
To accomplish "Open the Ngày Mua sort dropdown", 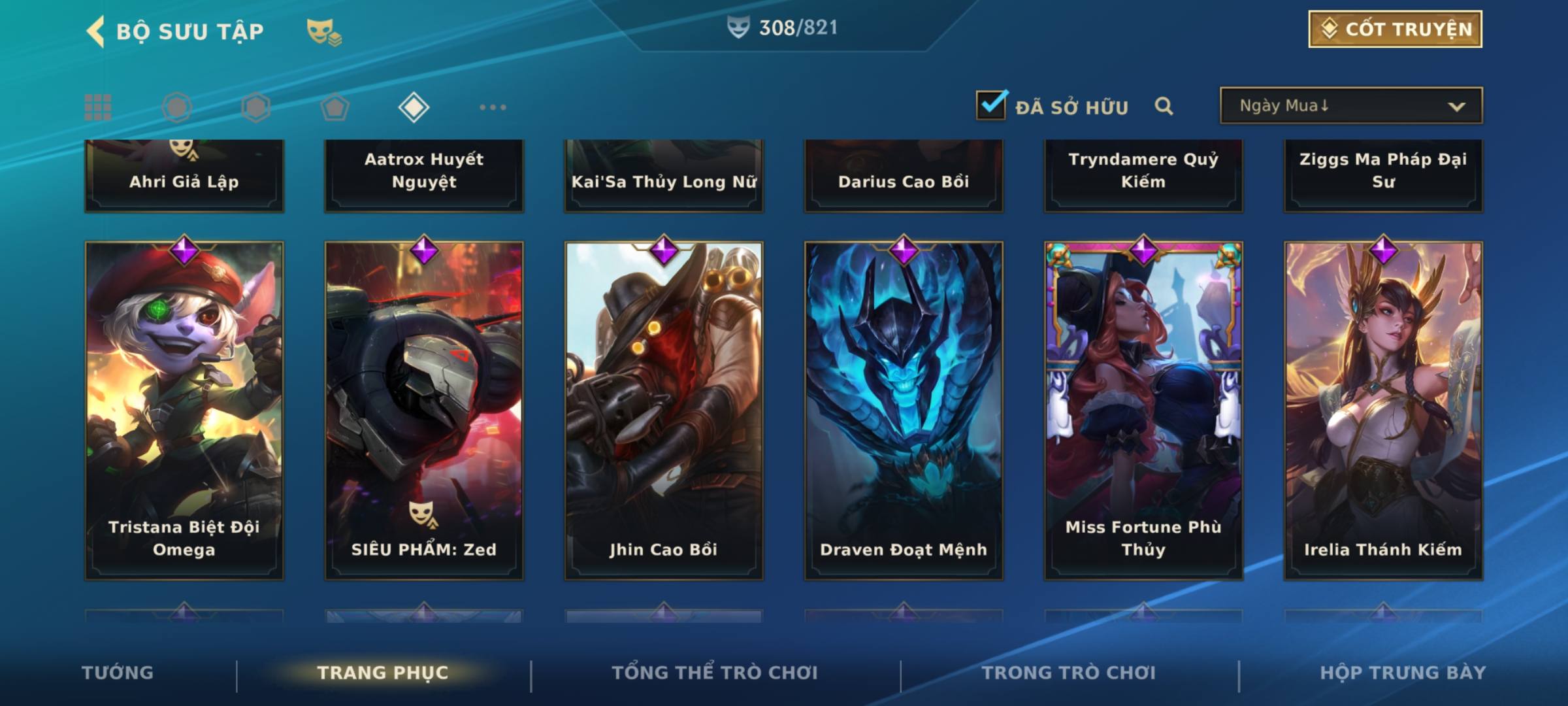I will pos(1350,106).
